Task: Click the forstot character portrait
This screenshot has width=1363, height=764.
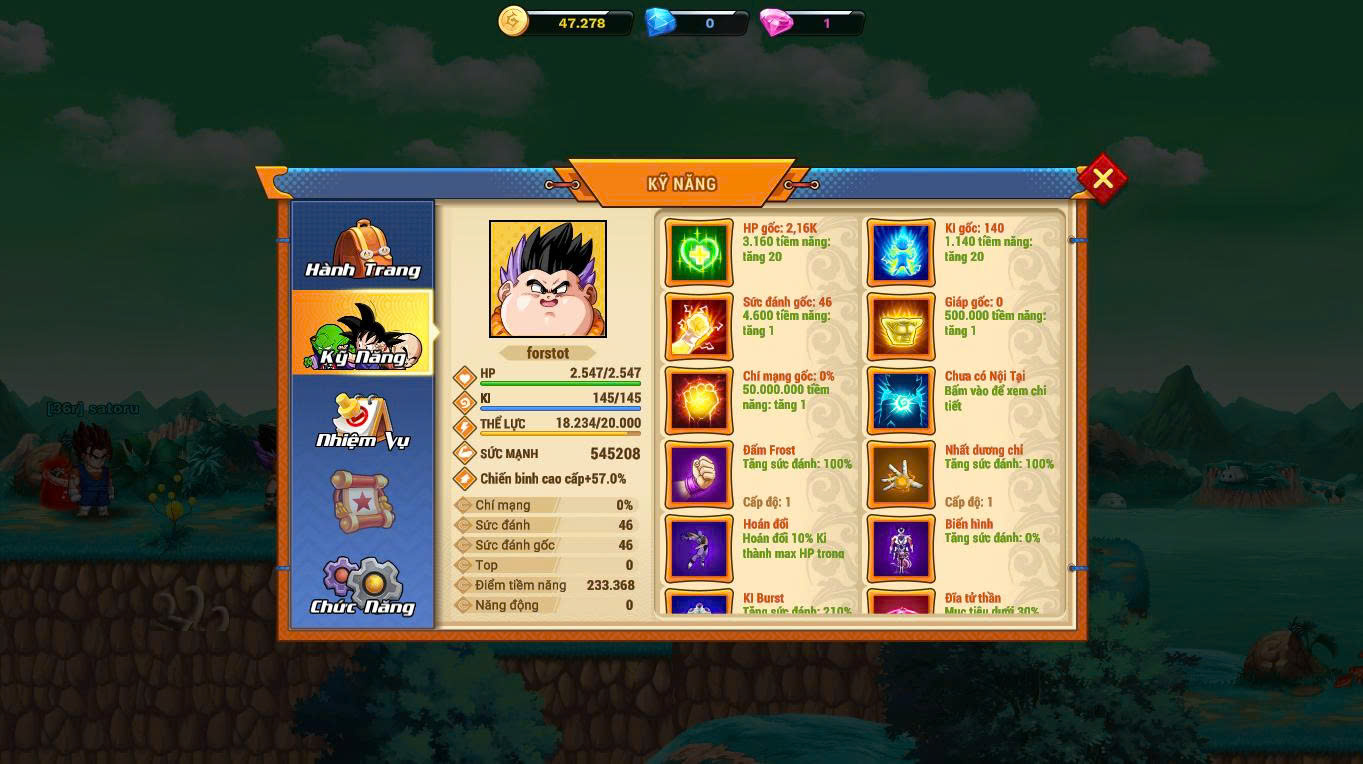Action: click(548, 279)
